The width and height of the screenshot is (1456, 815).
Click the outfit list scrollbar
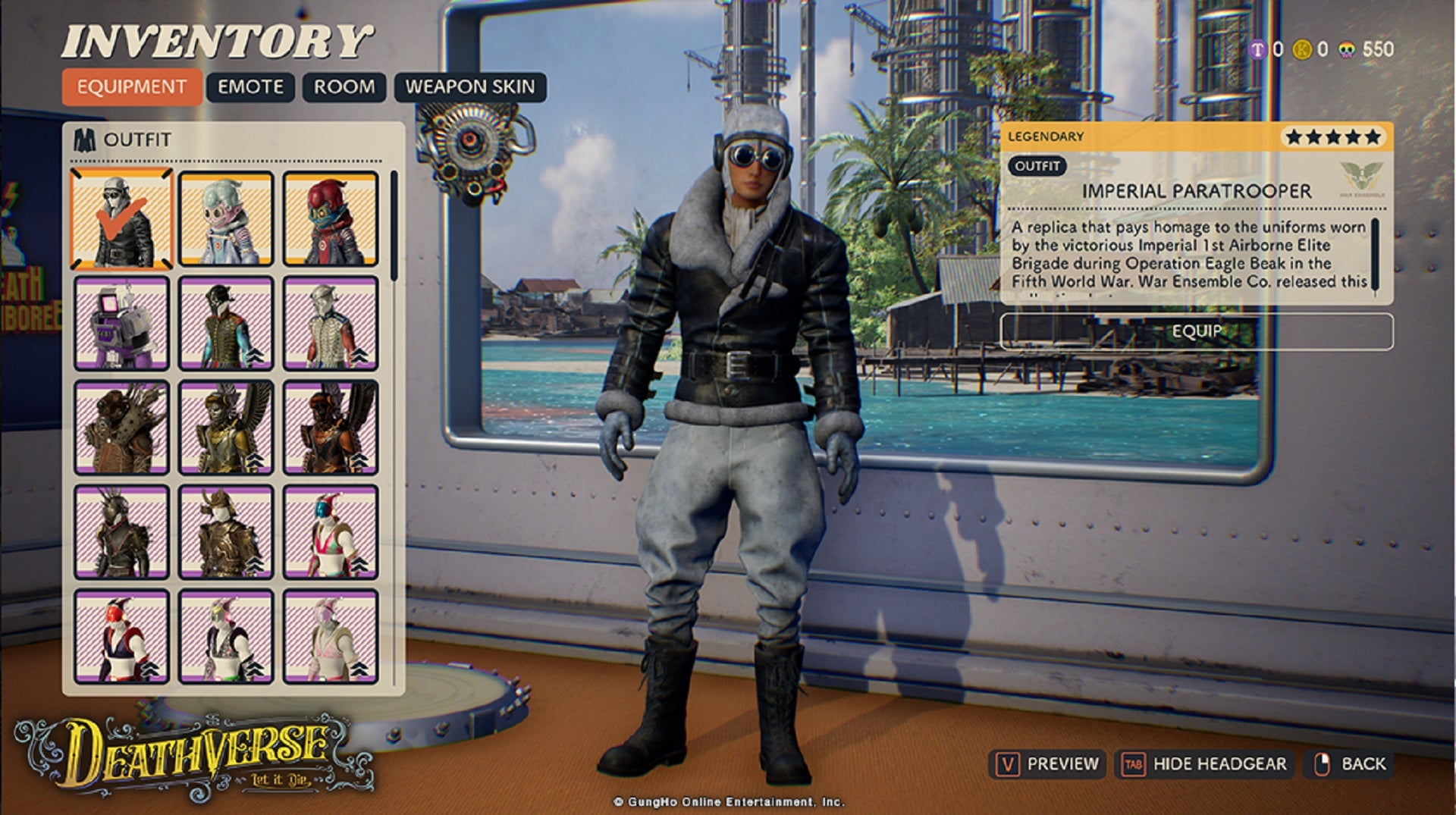(394, 227)
